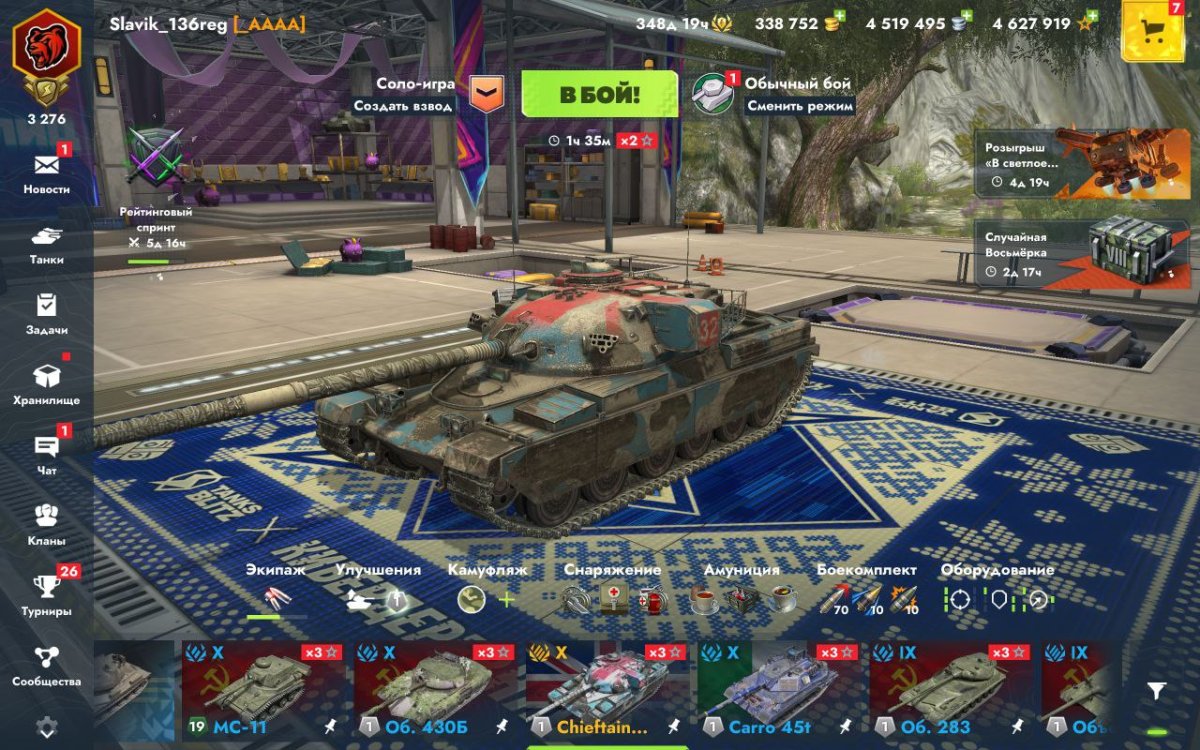Go to the Танки tanks menu
Image resolution: width=1200 pixels, height=750 pixels.
[47, 244]
